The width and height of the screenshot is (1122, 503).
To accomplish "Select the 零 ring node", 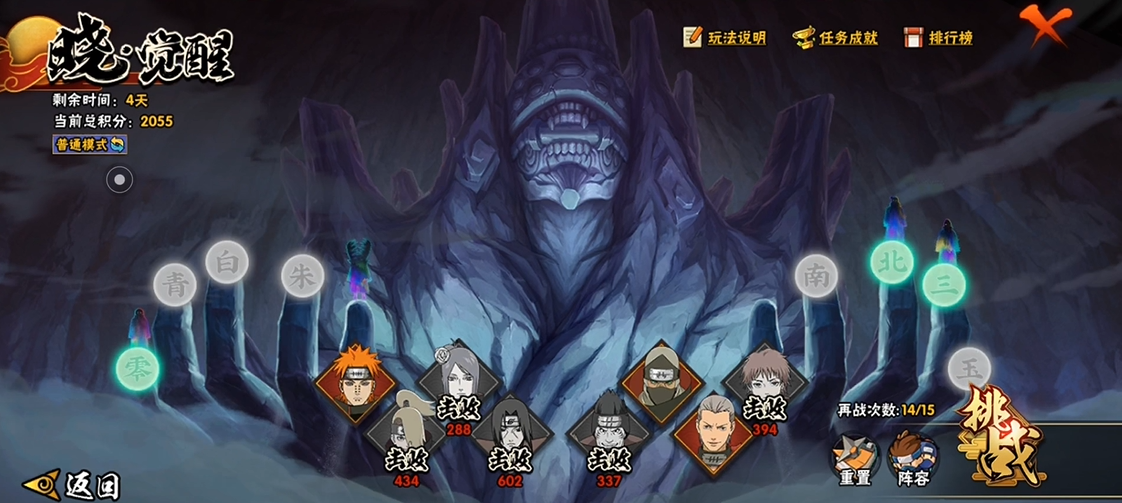I will click(x=137, y=368).
